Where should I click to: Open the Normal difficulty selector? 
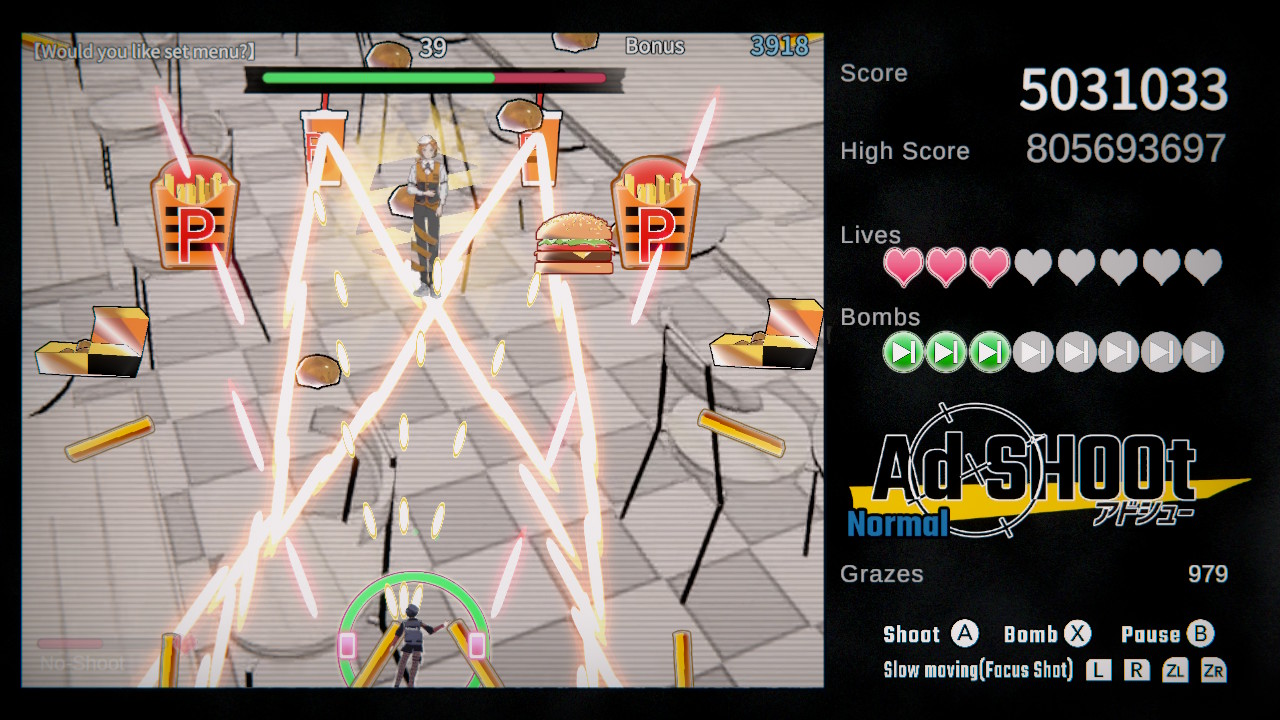(897, 523)
